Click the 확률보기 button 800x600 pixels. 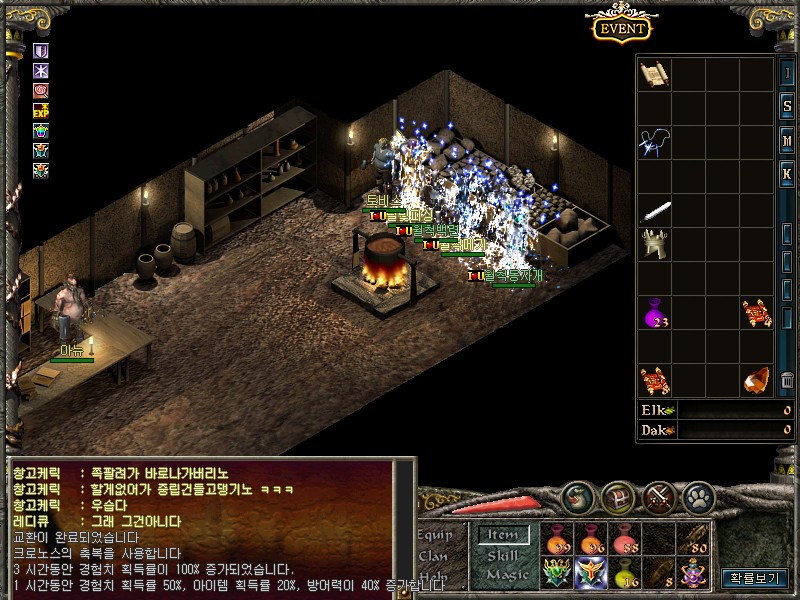tap(755, 578)
